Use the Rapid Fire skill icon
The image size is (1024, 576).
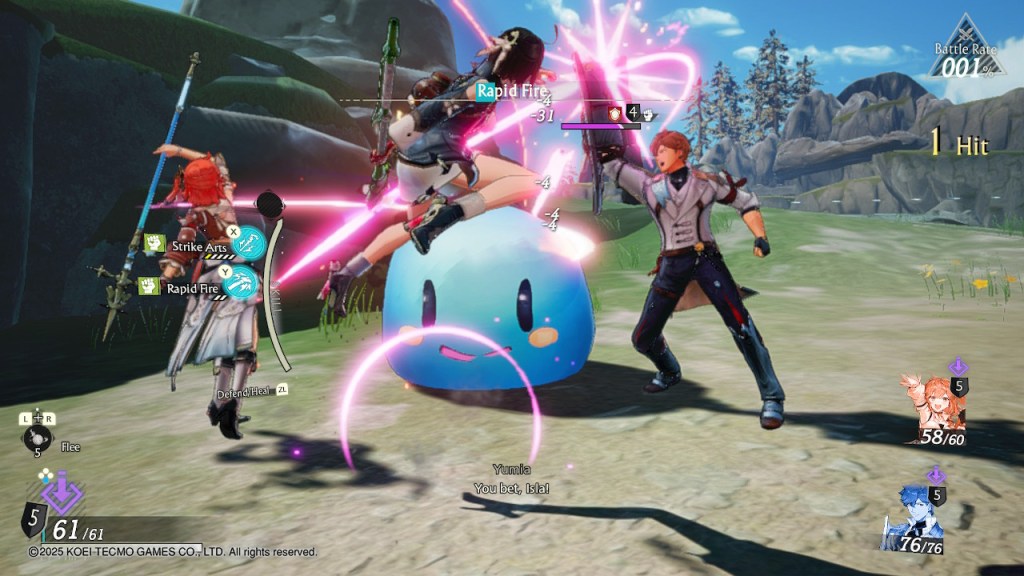coord(243,285)
